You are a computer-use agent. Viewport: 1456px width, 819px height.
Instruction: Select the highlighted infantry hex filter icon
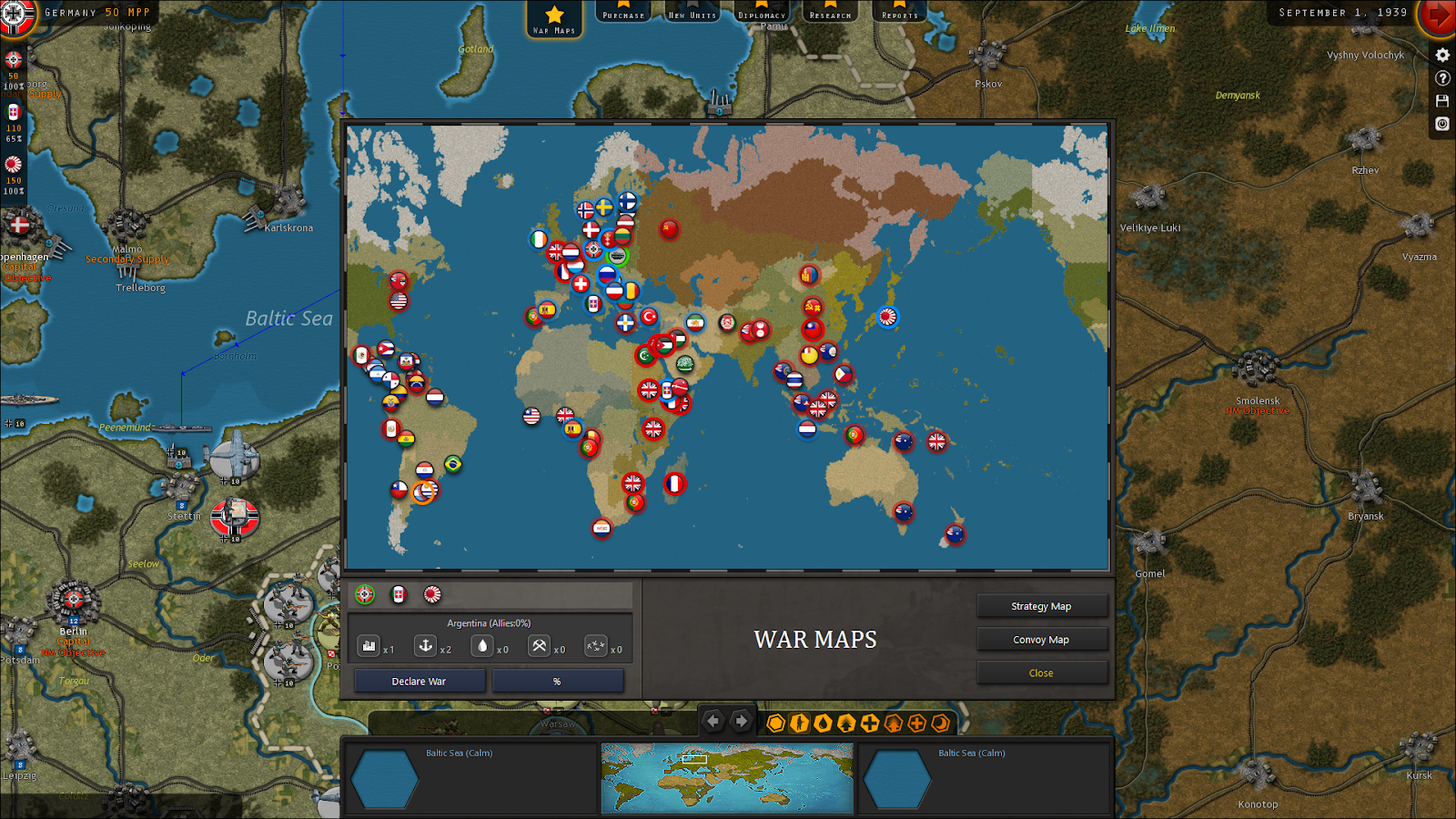[x=800, y=722]
